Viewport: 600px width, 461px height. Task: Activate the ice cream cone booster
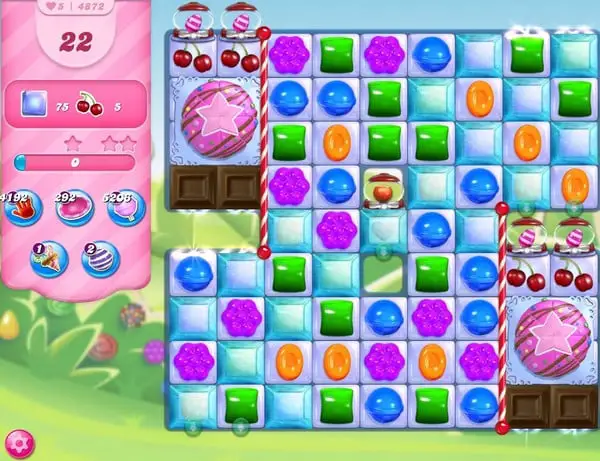coord(48,258)
